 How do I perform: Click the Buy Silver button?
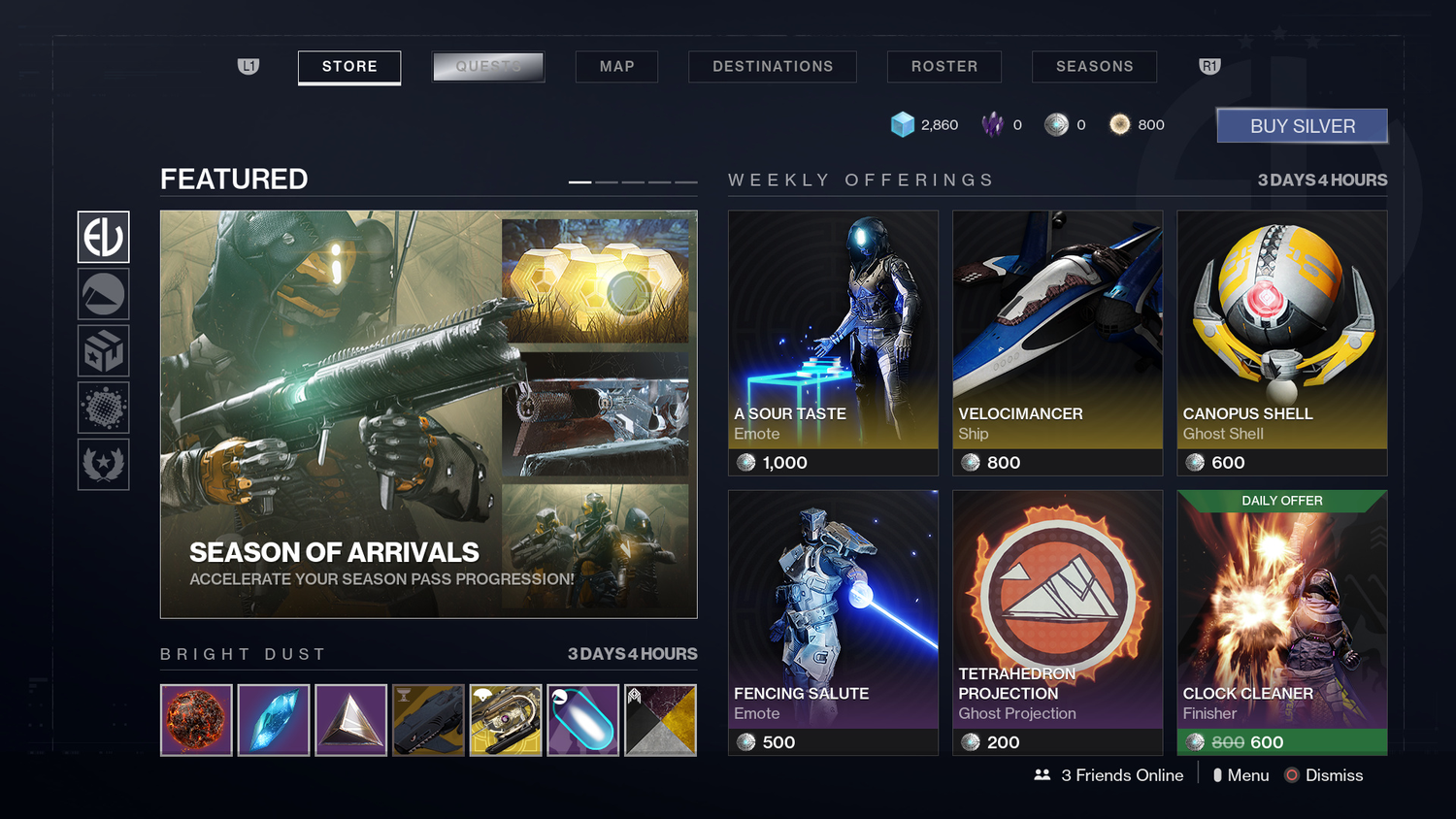coord(1302,126)
